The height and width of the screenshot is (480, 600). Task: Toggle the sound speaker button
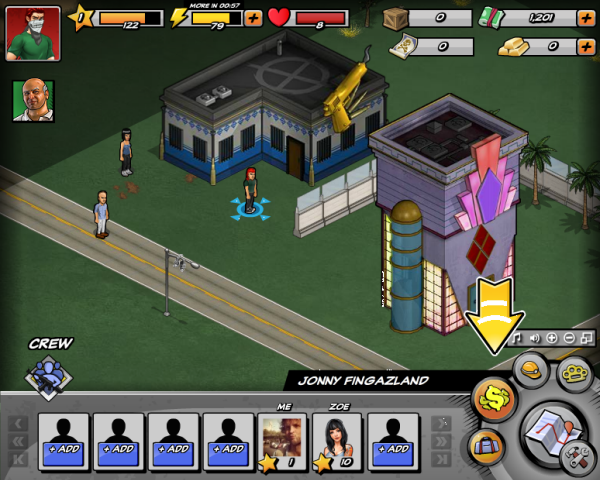pyautogui.click(x=534, y=338)
